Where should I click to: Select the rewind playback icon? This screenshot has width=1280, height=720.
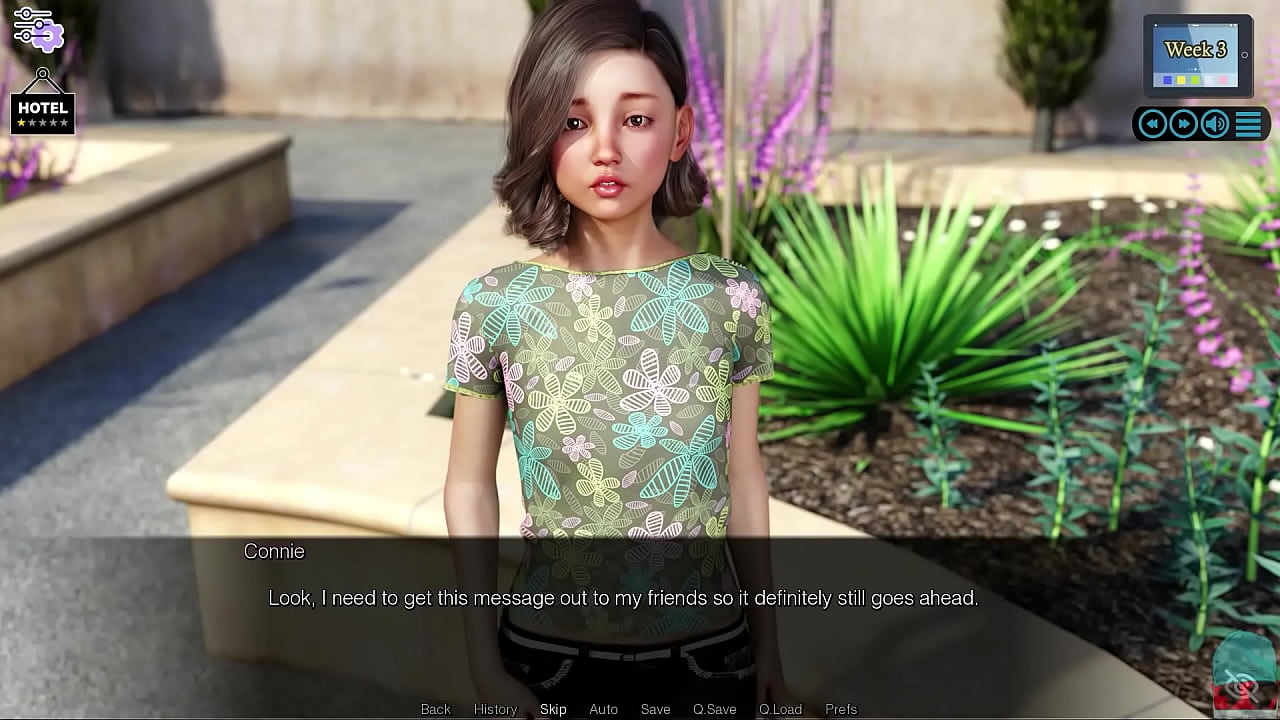pos(1152,123)
